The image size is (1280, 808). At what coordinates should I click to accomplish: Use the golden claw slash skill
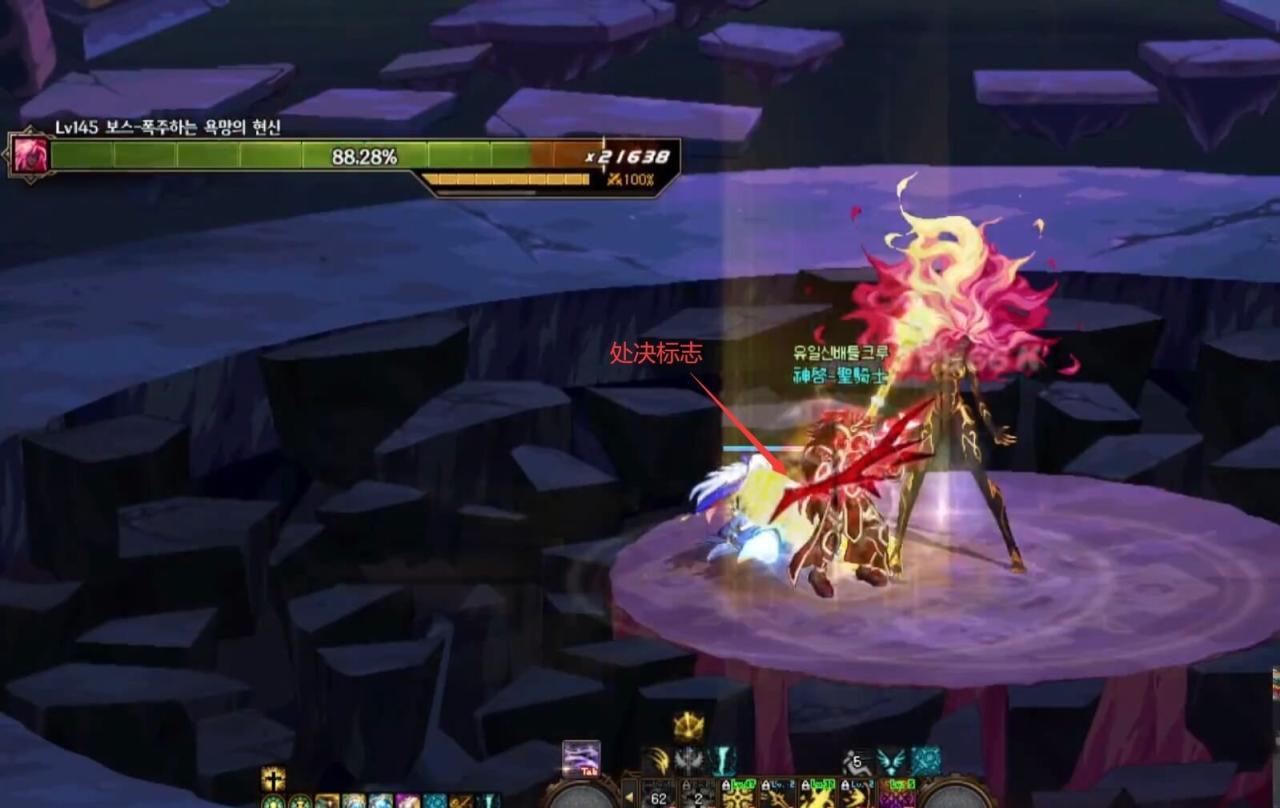click(x=656, y=761)
